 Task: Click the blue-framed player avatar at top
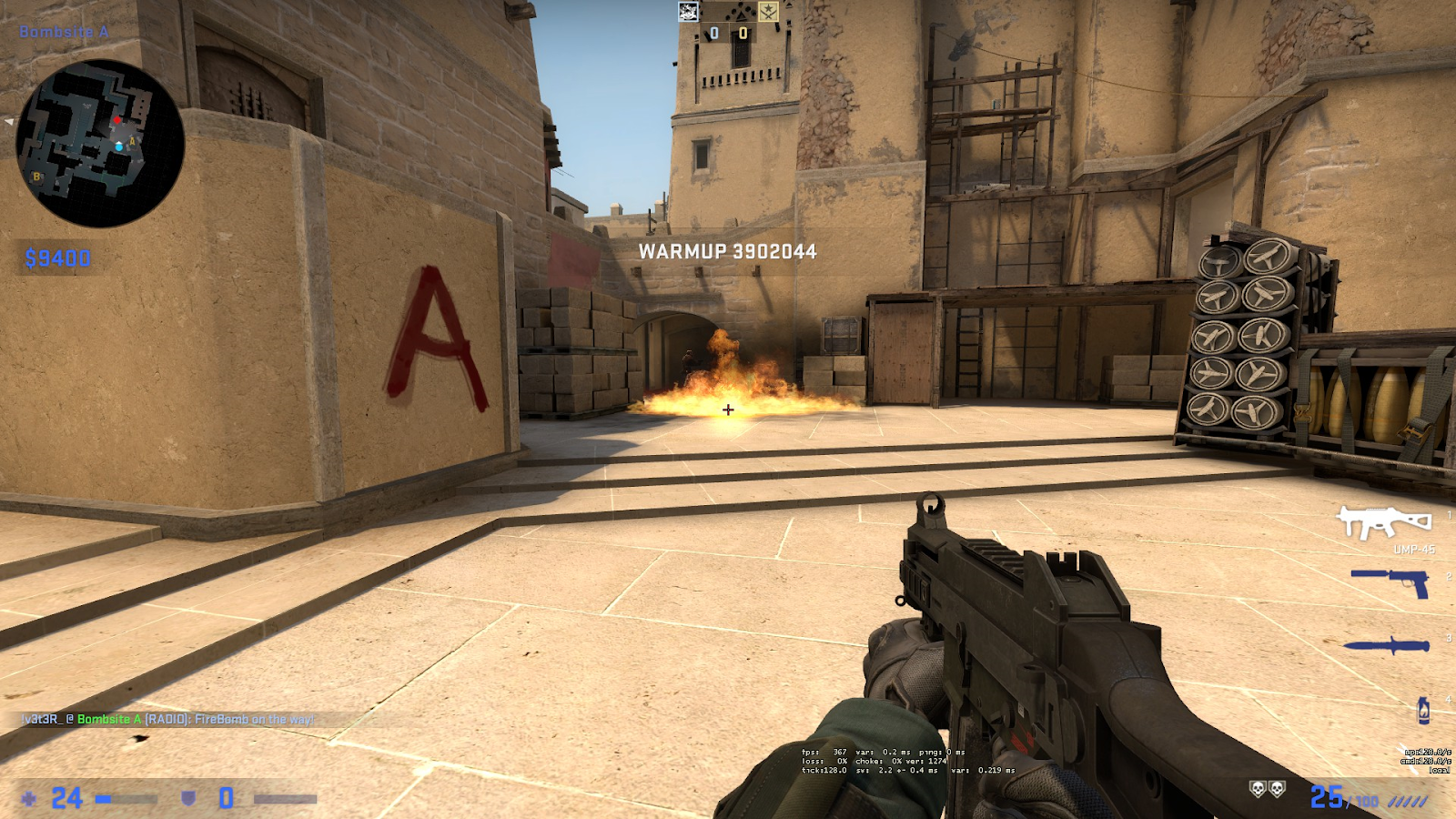click(x=689, y=12)
